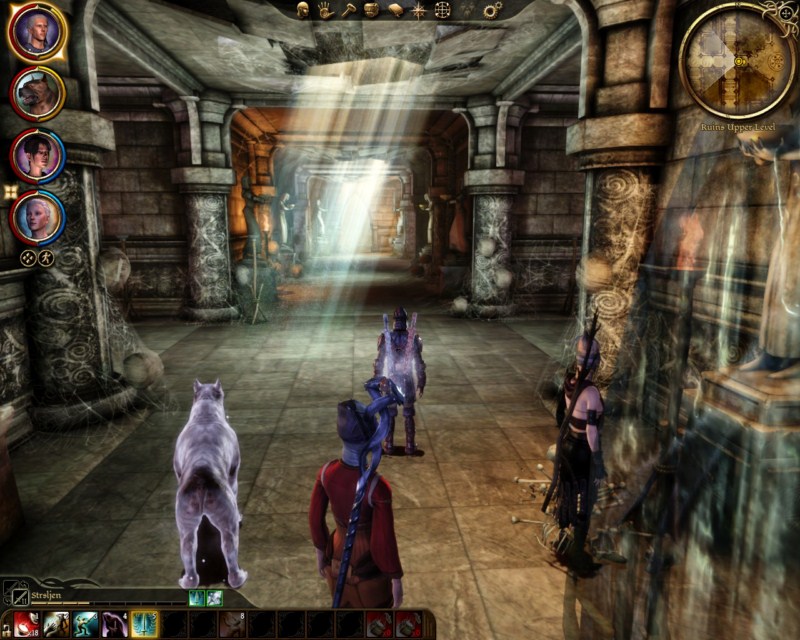This screenshot has height=640, width=800.
Task: Pick the bottom pale-haired companion portrait
Action: tap(37, 215)
